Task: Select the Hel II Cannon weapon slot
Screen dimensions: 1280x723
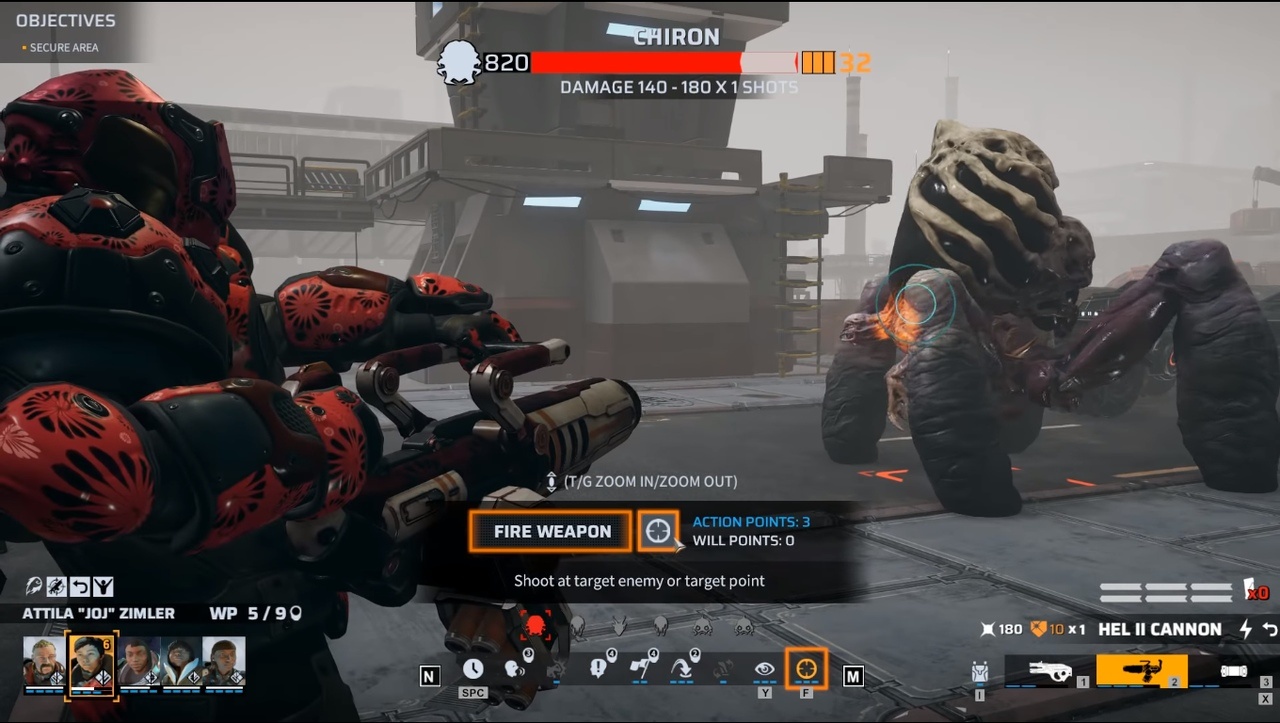Action: coord(1141,671)
